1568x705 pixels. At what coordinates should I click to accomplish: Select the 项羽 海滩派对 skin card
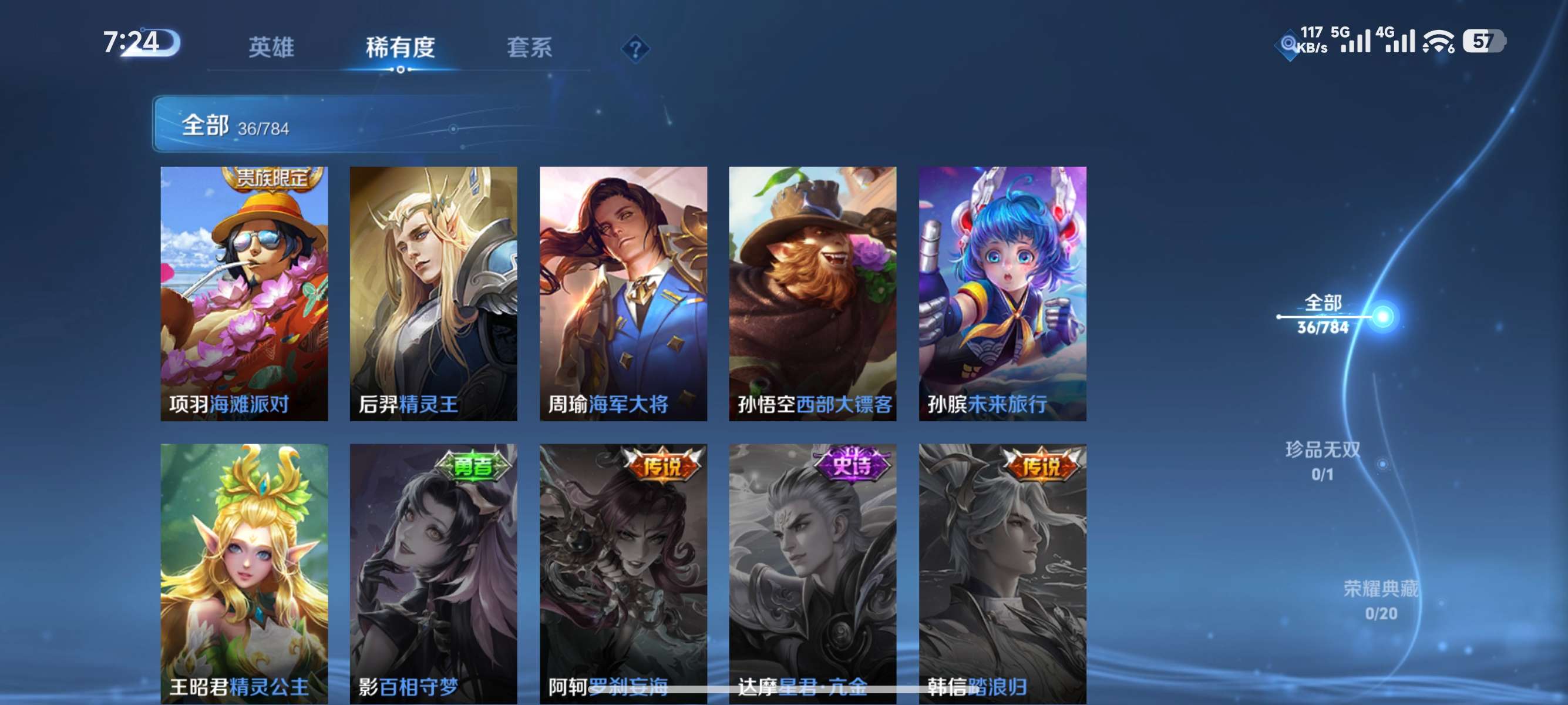[244, 293]
